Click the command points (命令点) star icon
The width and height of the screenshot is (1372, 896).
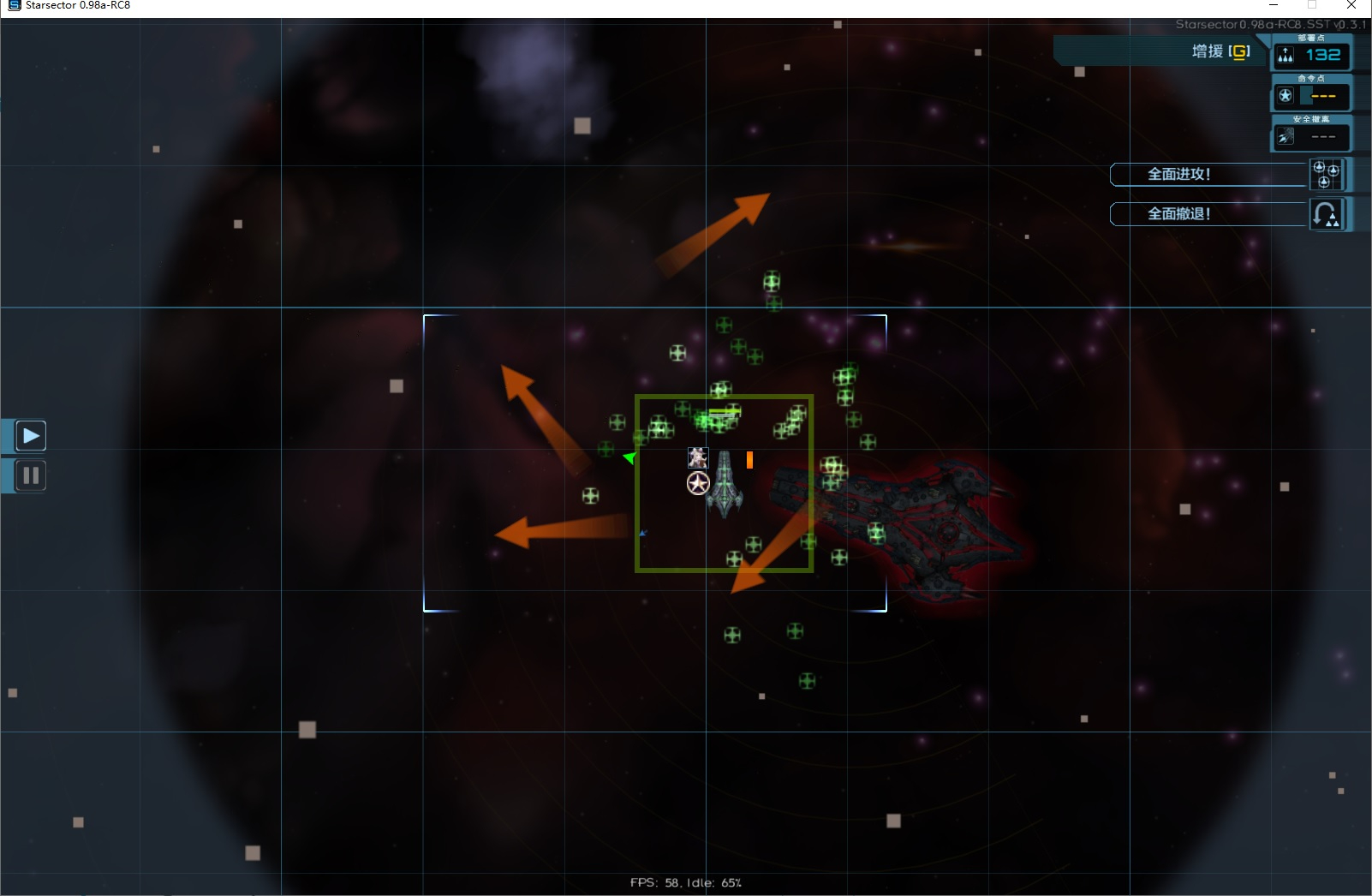[1287, 95]
